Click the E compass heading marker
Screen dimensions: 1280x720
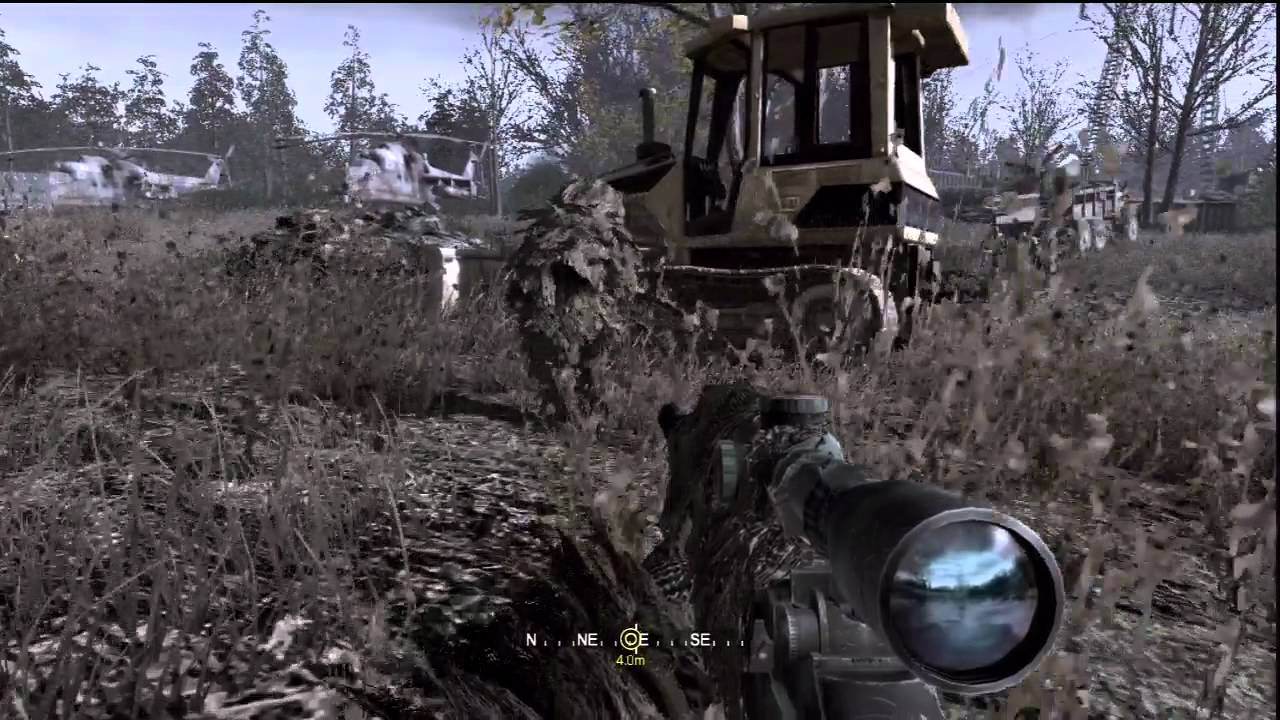pyautogui.click(x=645, y=640)
